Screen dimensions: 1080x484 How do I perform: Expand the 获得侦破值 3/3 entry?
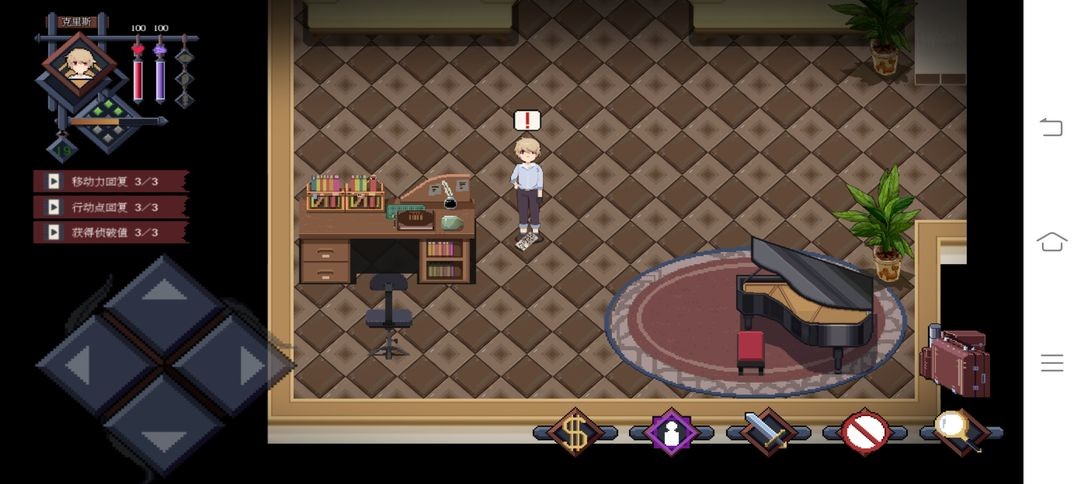(x=110, y=232)
